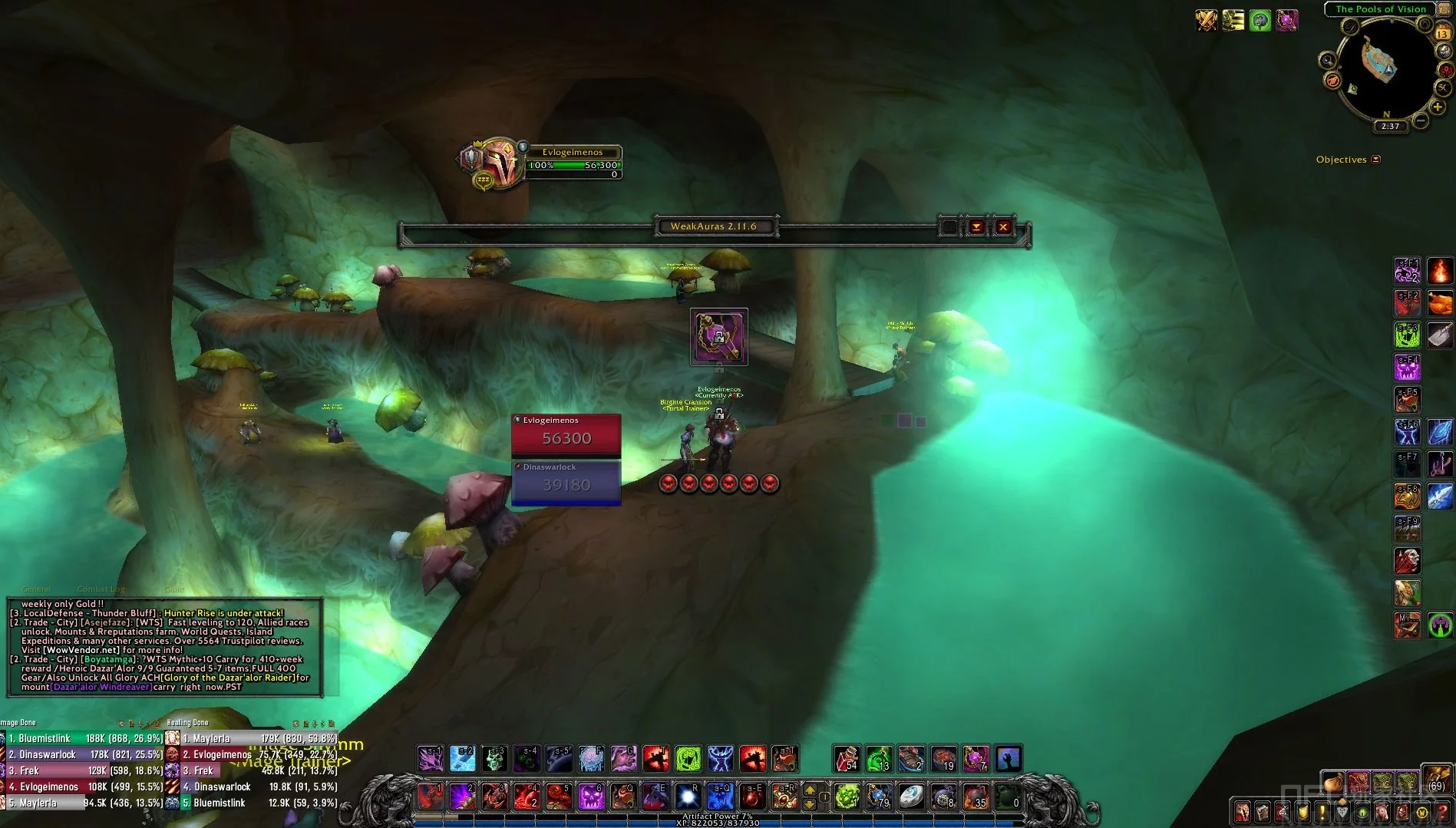Viewport: 1456px width, 828px height.
Task: Activate the purple skull ability on key 6
Action: click(x=590, y=797)
